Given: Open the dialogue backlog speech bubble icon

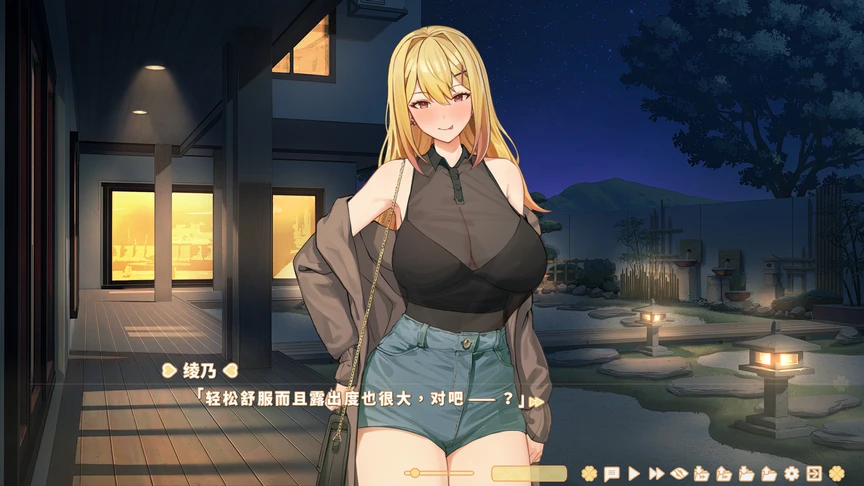Looking at the screenshot, I should (x=611, y=473).
